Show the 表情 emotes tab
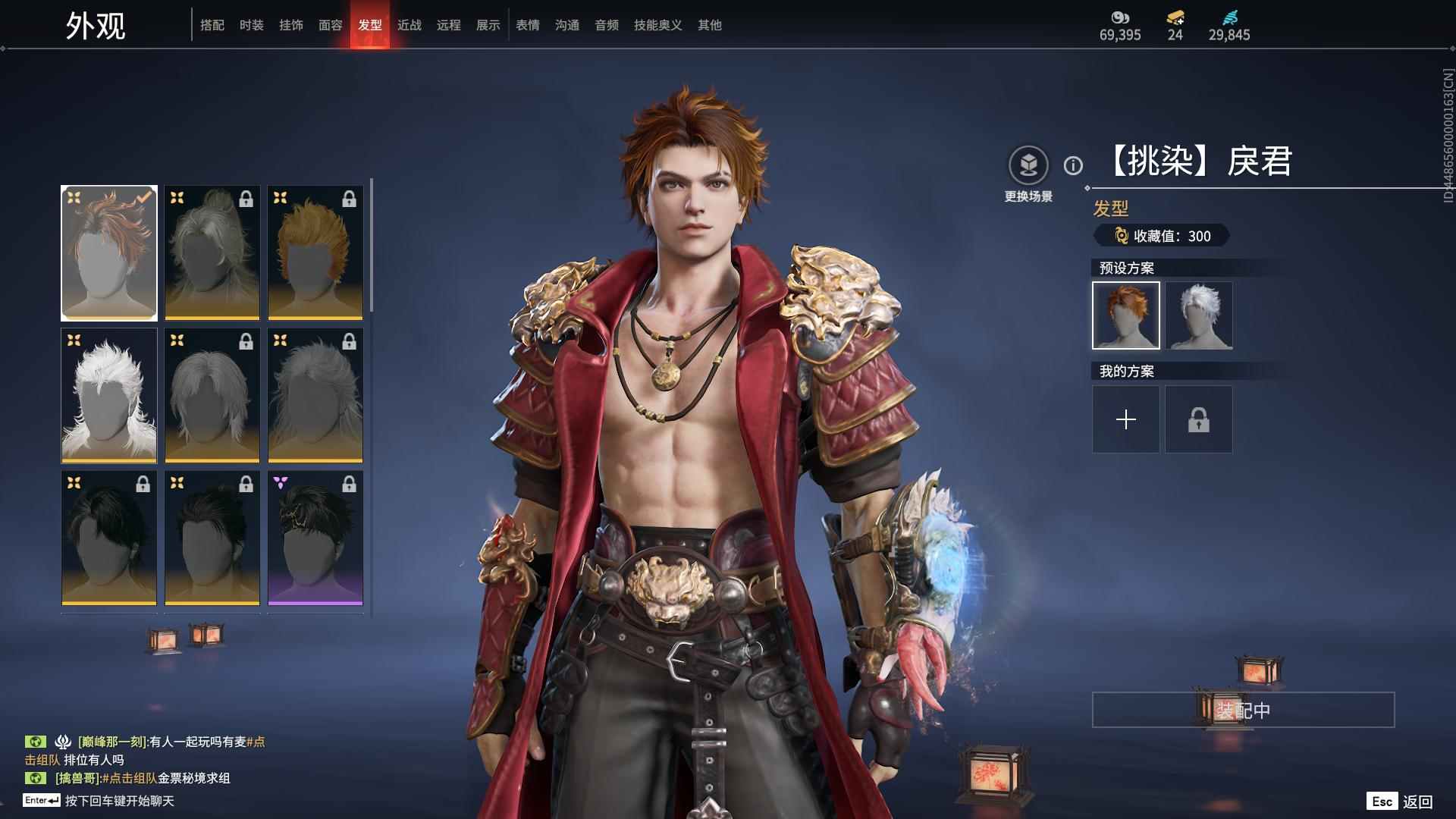This screenshot has width=1456, height=819. (x=528, y=25)
